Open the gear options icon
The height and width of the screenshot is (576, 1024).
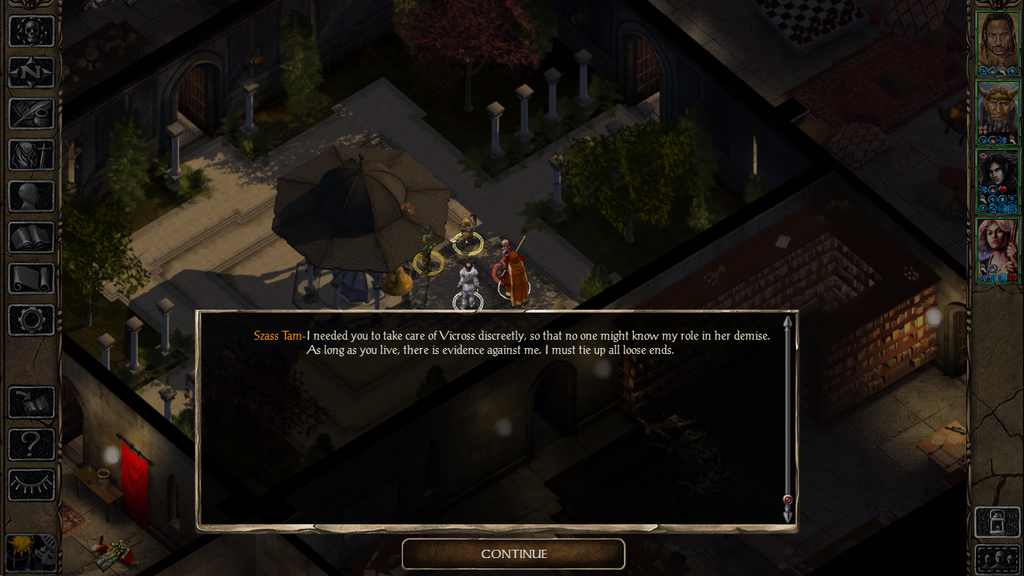click(x=31, y=320)
